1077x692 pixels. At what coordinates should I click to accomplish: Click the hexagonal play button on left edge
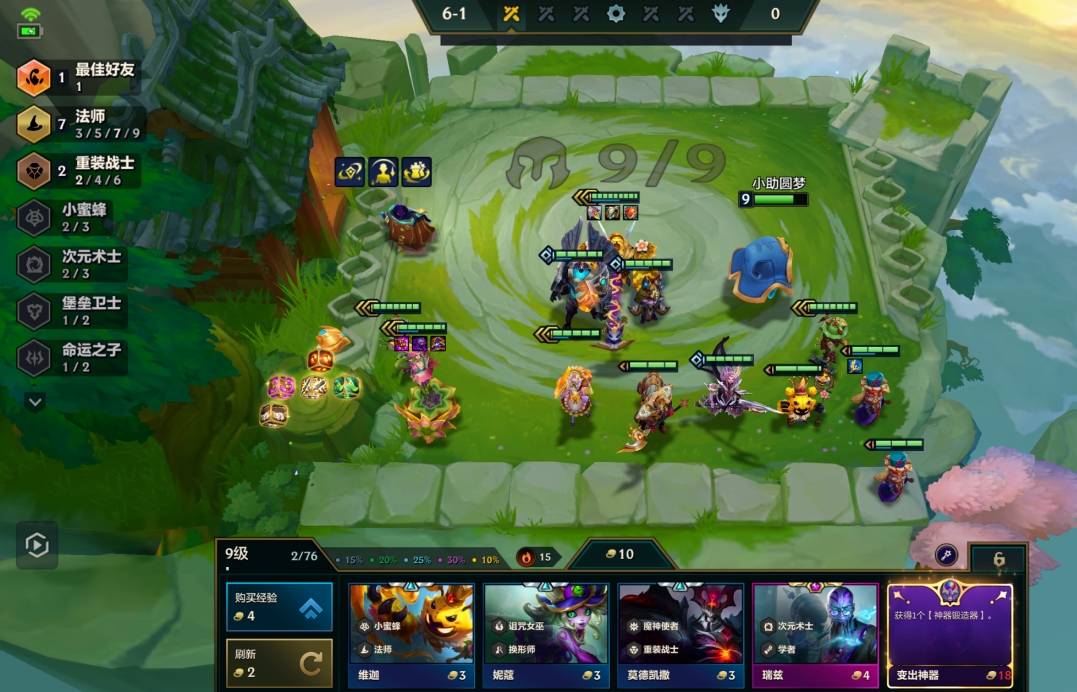tap(37, 545)
